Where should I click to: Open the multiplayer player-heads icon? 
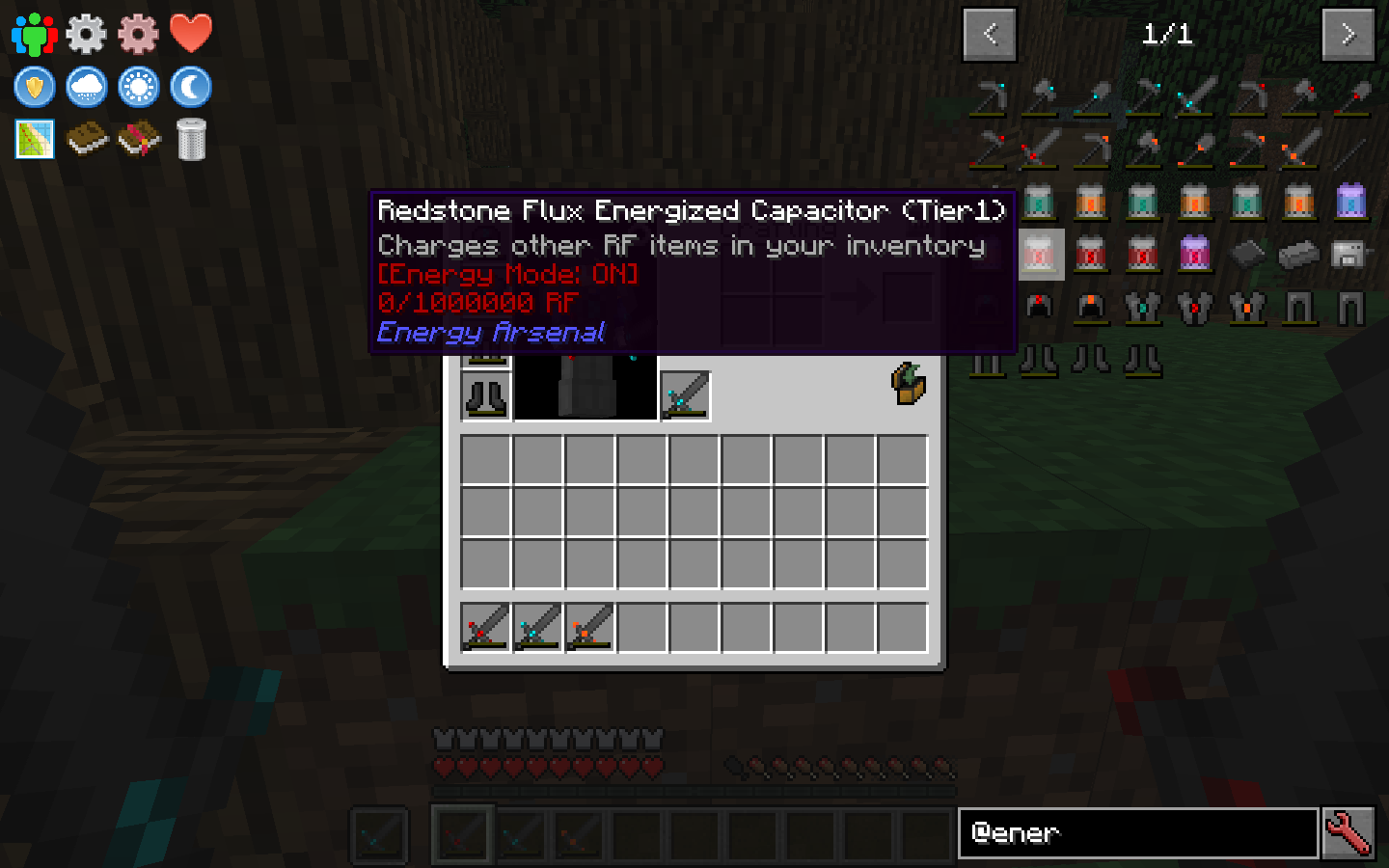(34, 31)
